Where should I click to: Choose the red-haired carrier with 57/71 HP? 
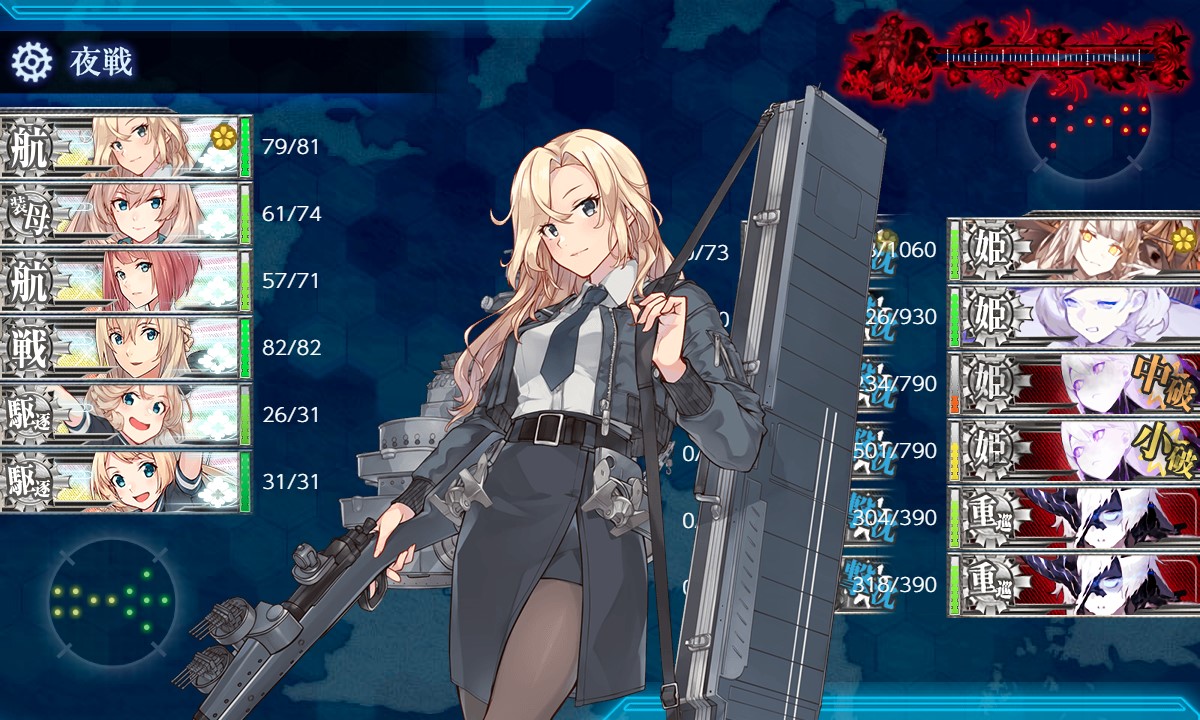tap(125, 281)
